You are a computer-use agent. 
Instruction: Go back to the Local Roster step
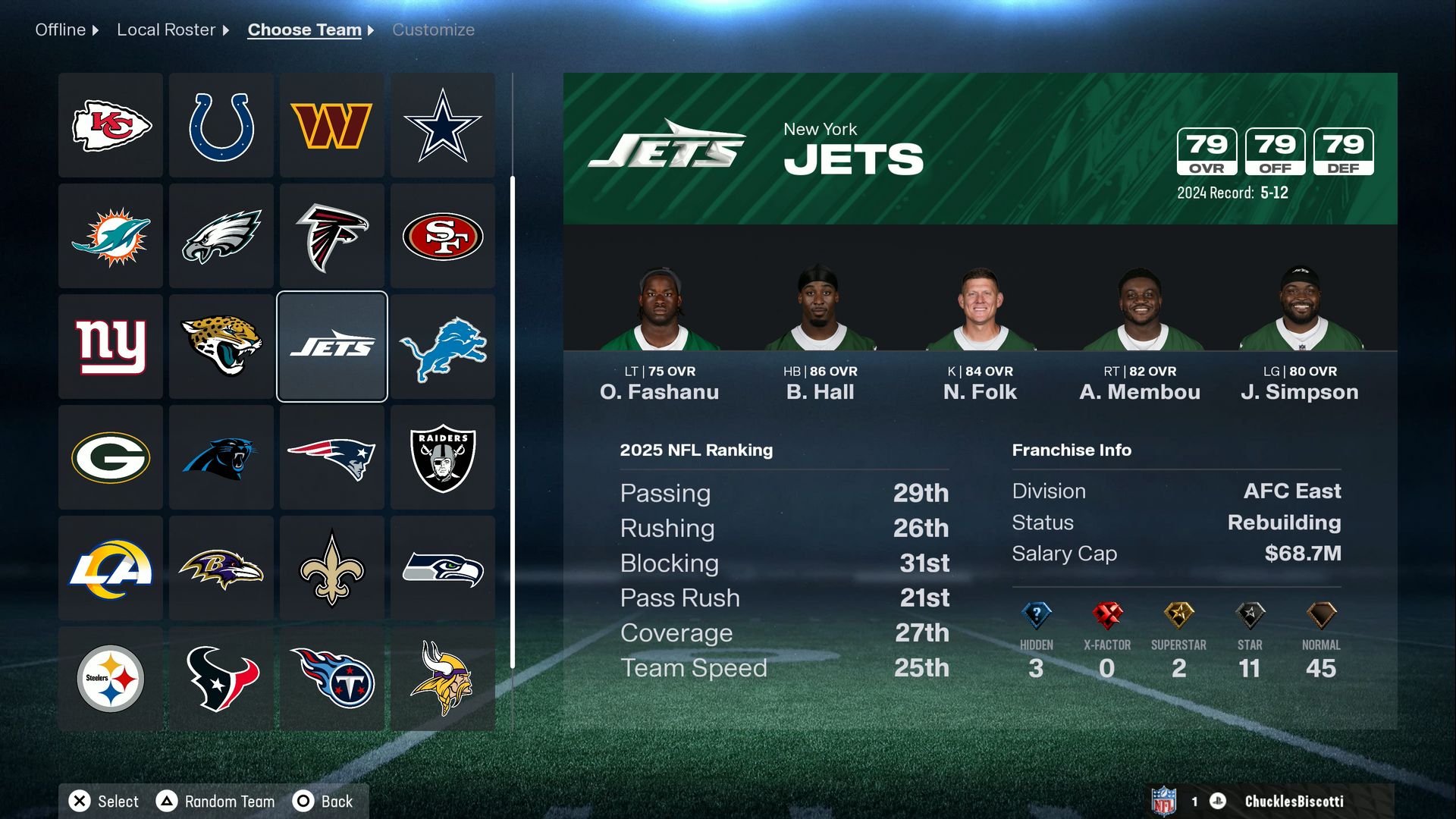pyautogui.click(x=166, y=30)
